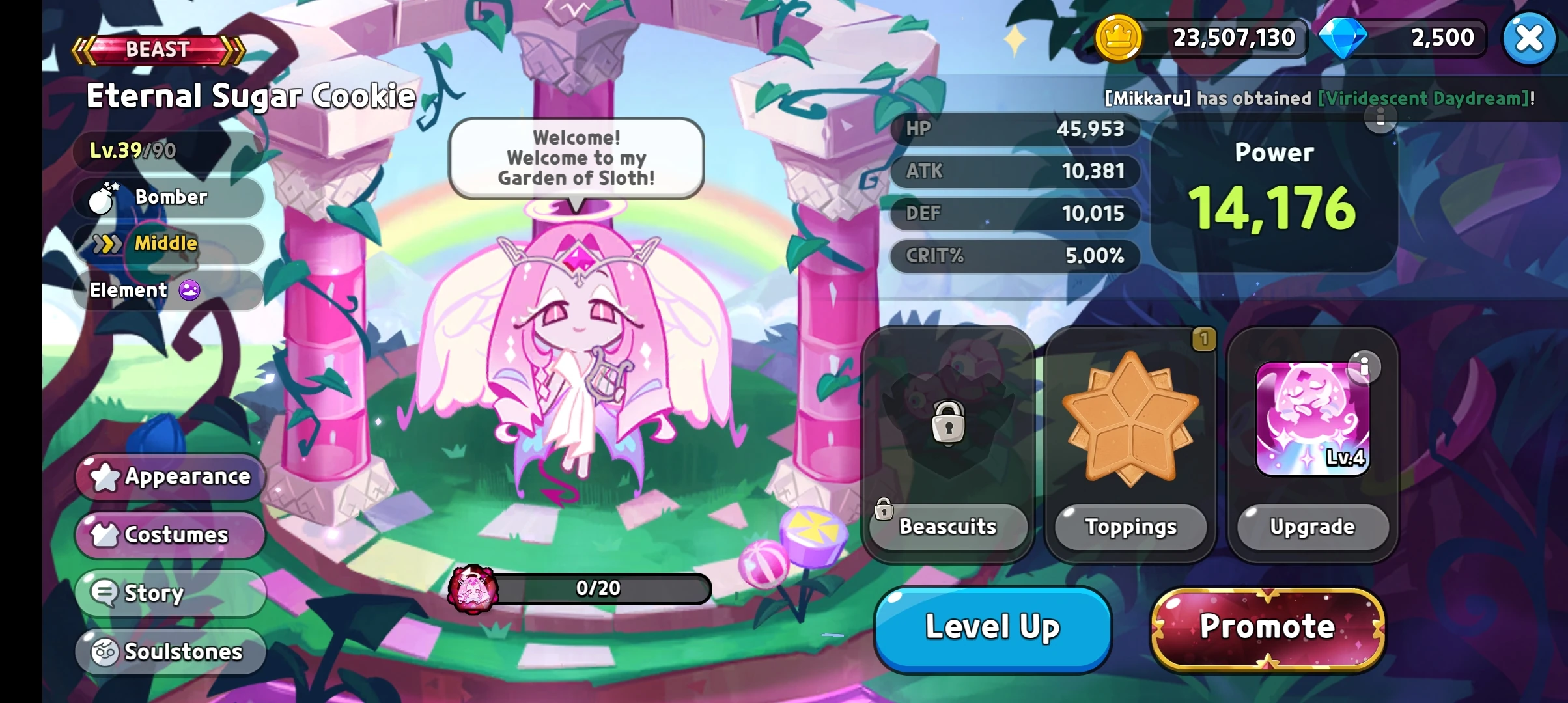Open the skill info tooltip above Upgrade
The height and width of the screenshot is (703, 1568).
(1366, 366)
